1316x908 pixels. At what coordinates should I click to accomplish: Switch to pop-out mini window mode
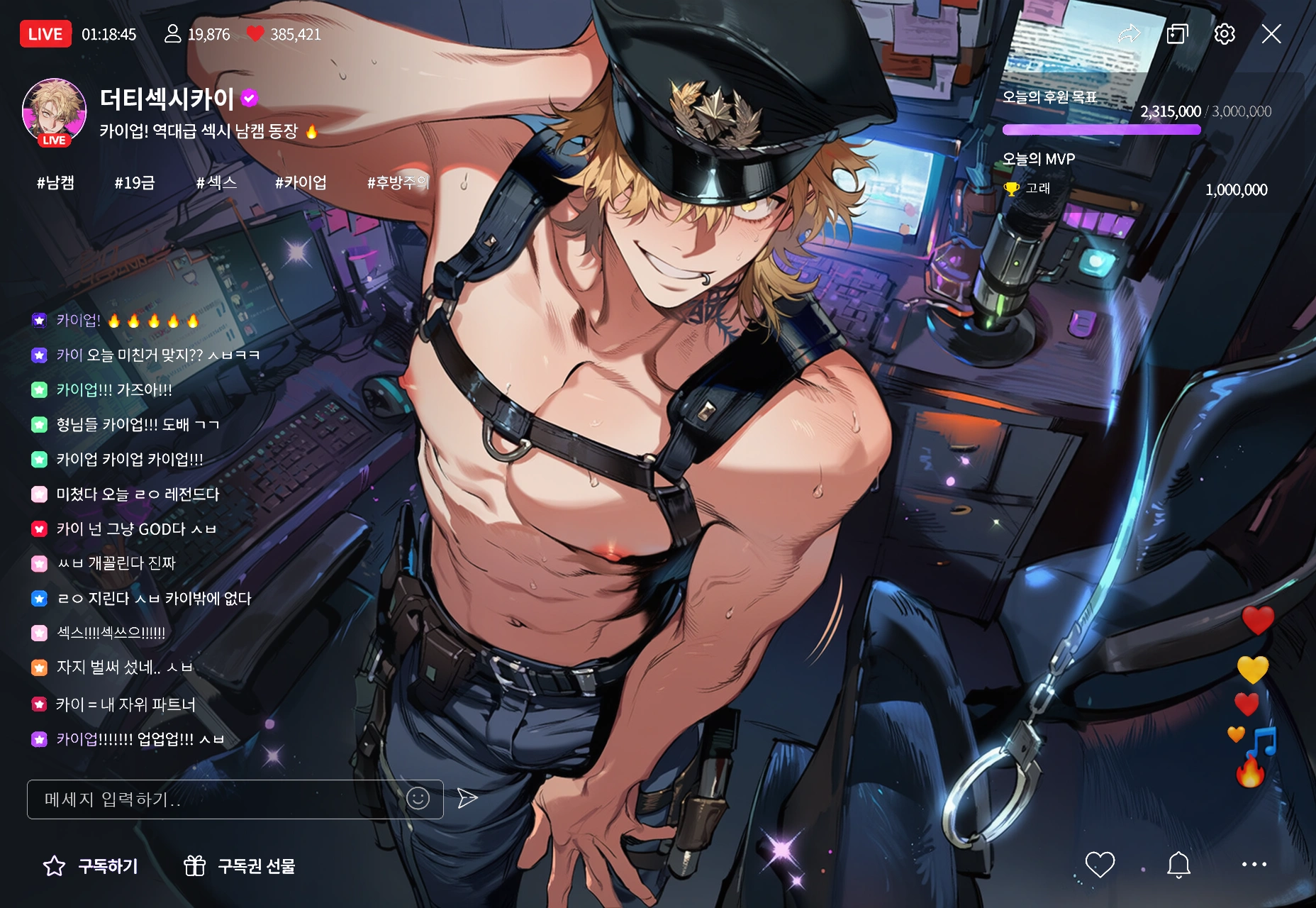[x=1177, y=34]
